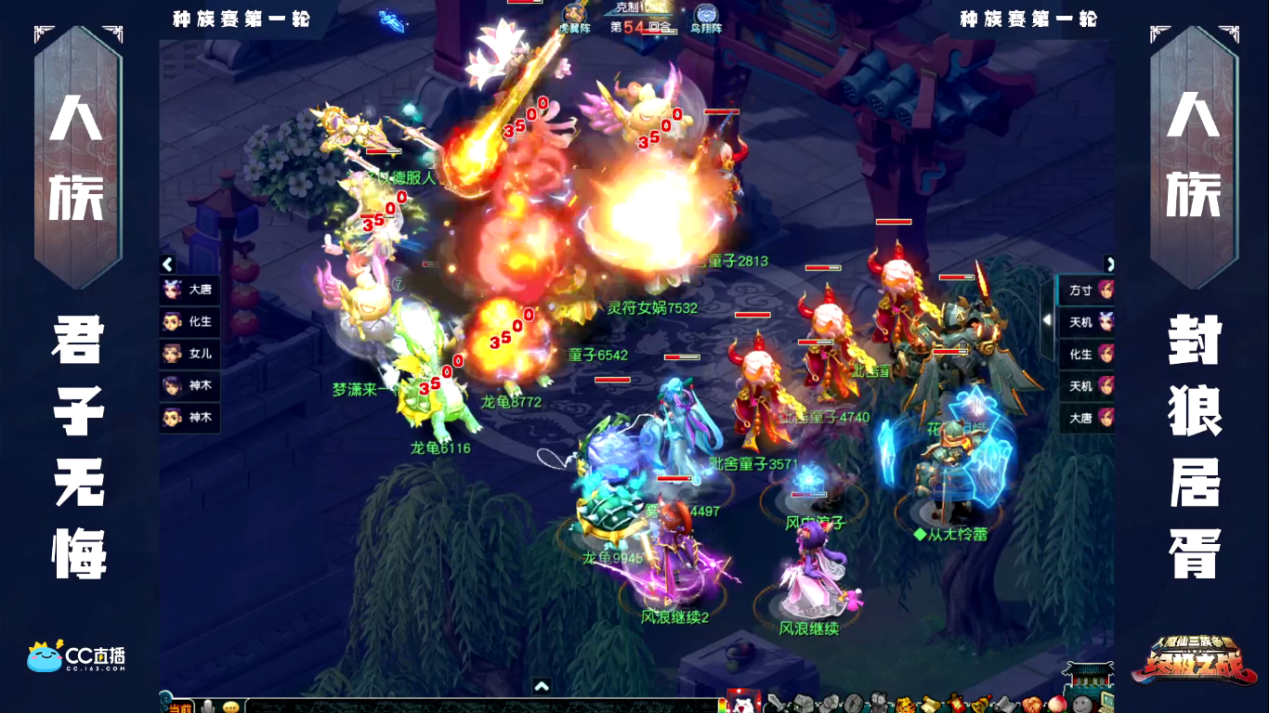Select 大唐 in the 君子无悔 team list
Image resolution: width=1269 pixels, height=713 pixels.
[190, 290]
